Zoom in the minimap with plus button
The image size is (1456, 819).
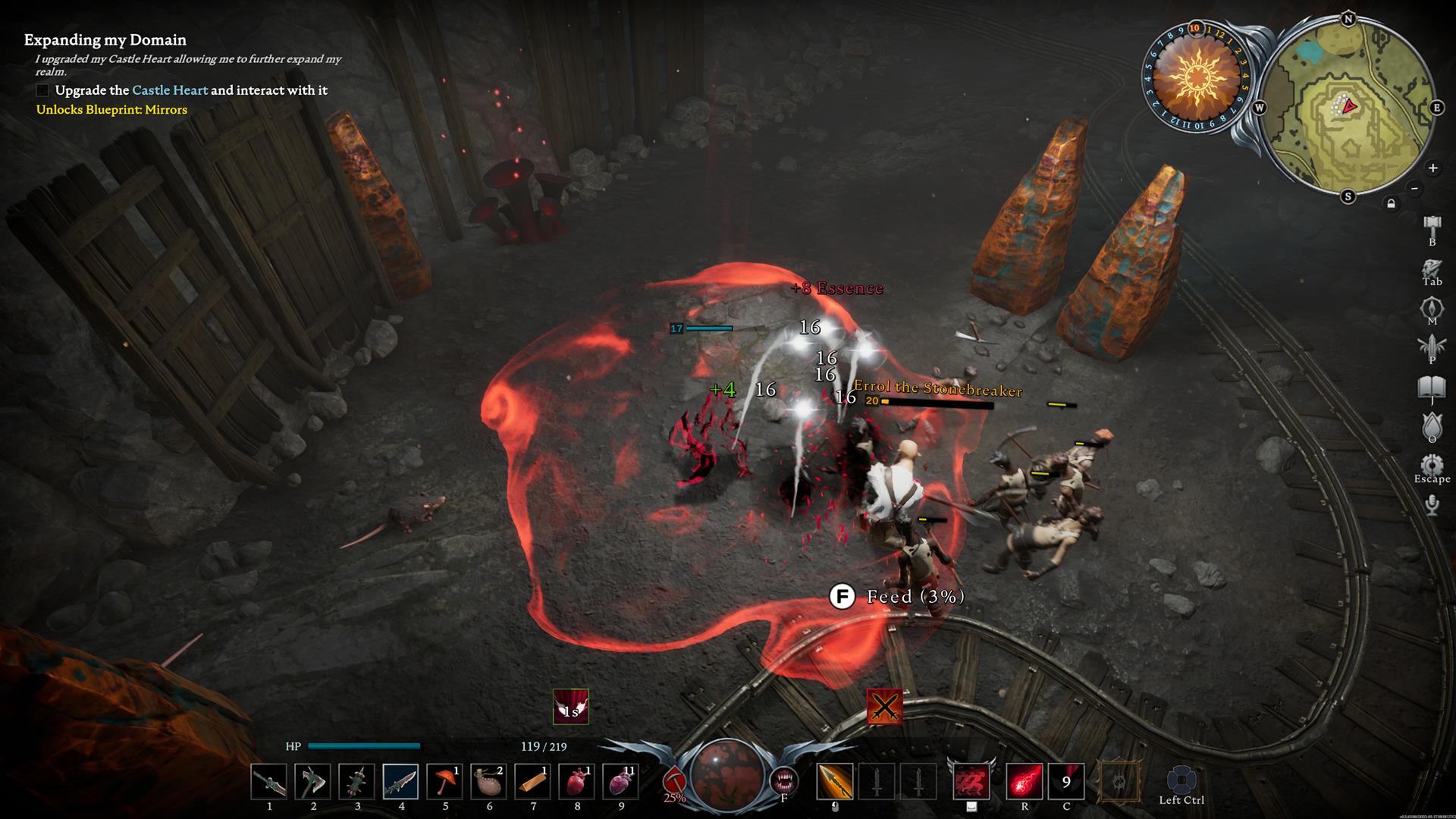[1432, 168]
